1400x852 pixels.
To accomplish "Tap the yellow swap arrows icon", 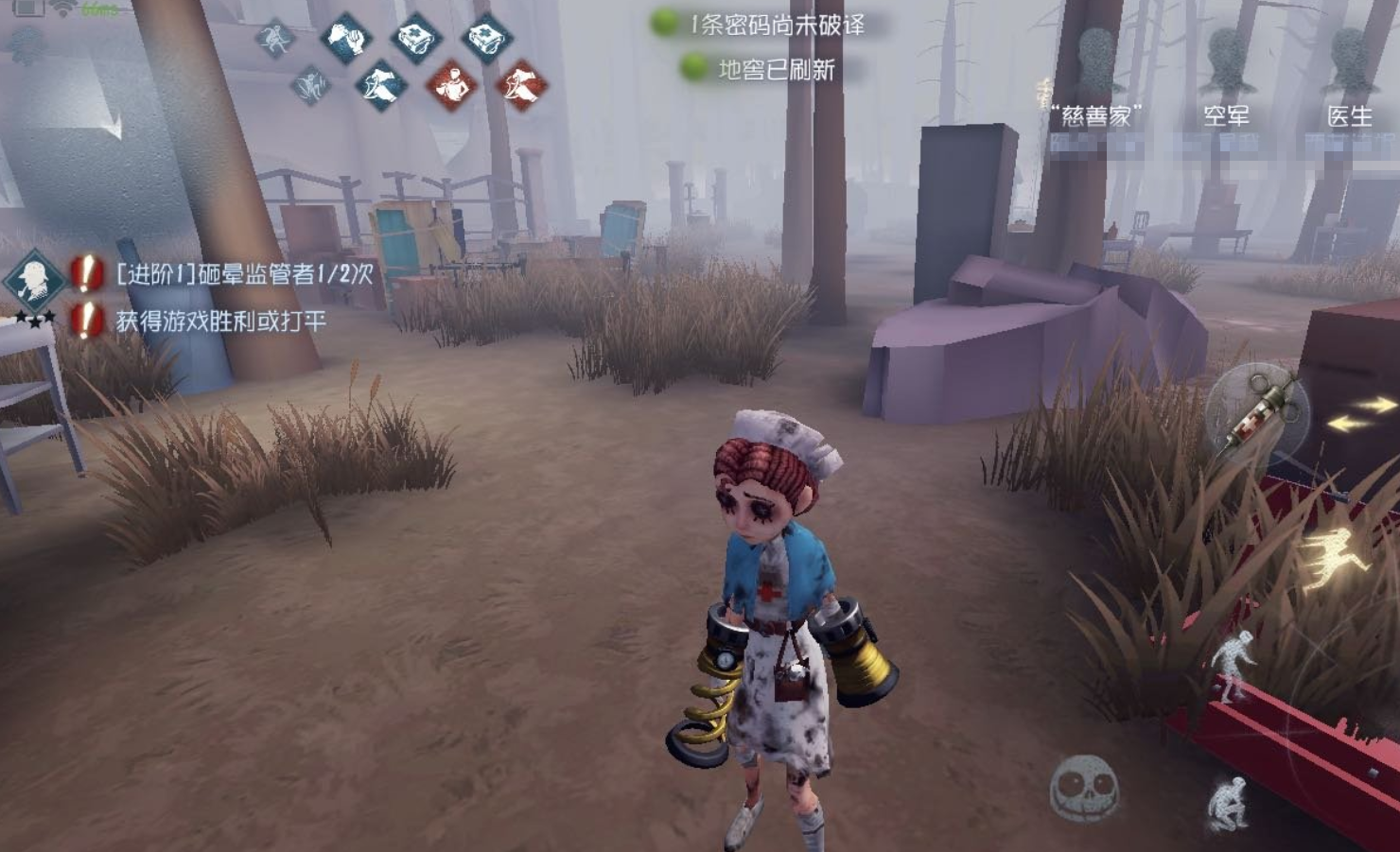I will 1360,414.
